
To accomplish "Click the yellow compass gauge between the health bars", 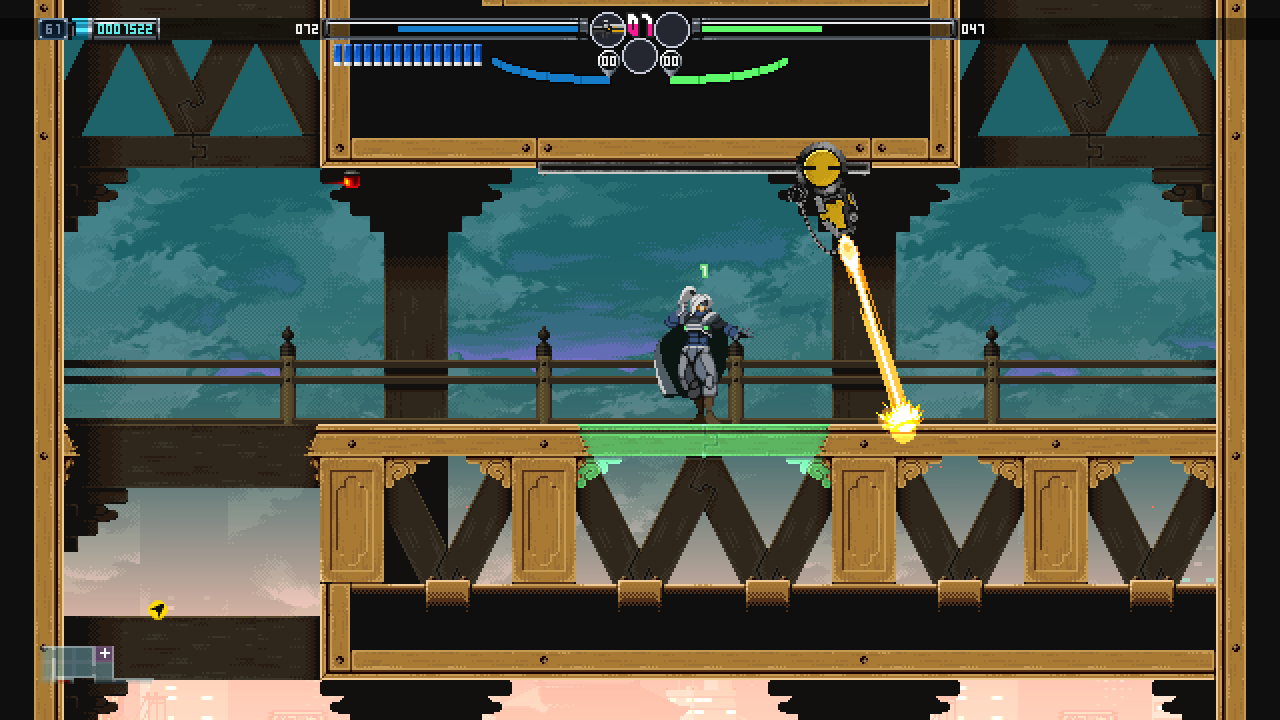I will pyautogui.click(x=607, y=28).
